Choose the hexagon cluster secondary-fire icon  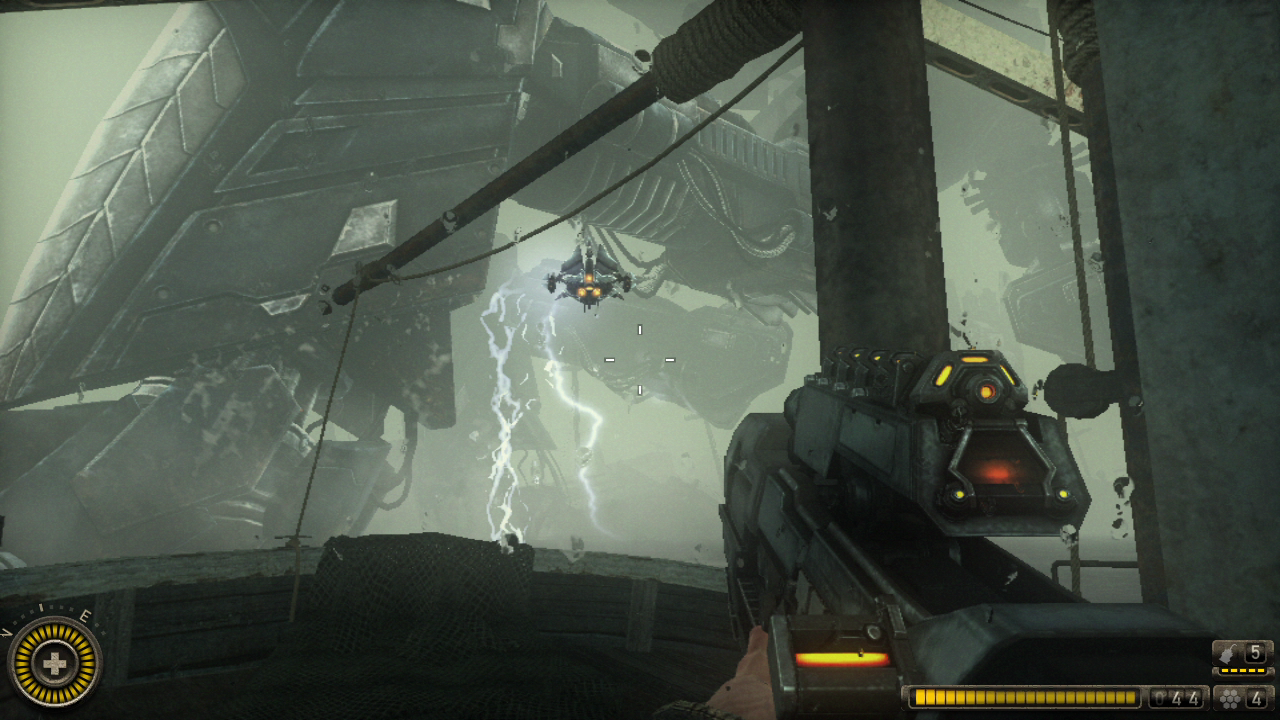coord(1229,697)
